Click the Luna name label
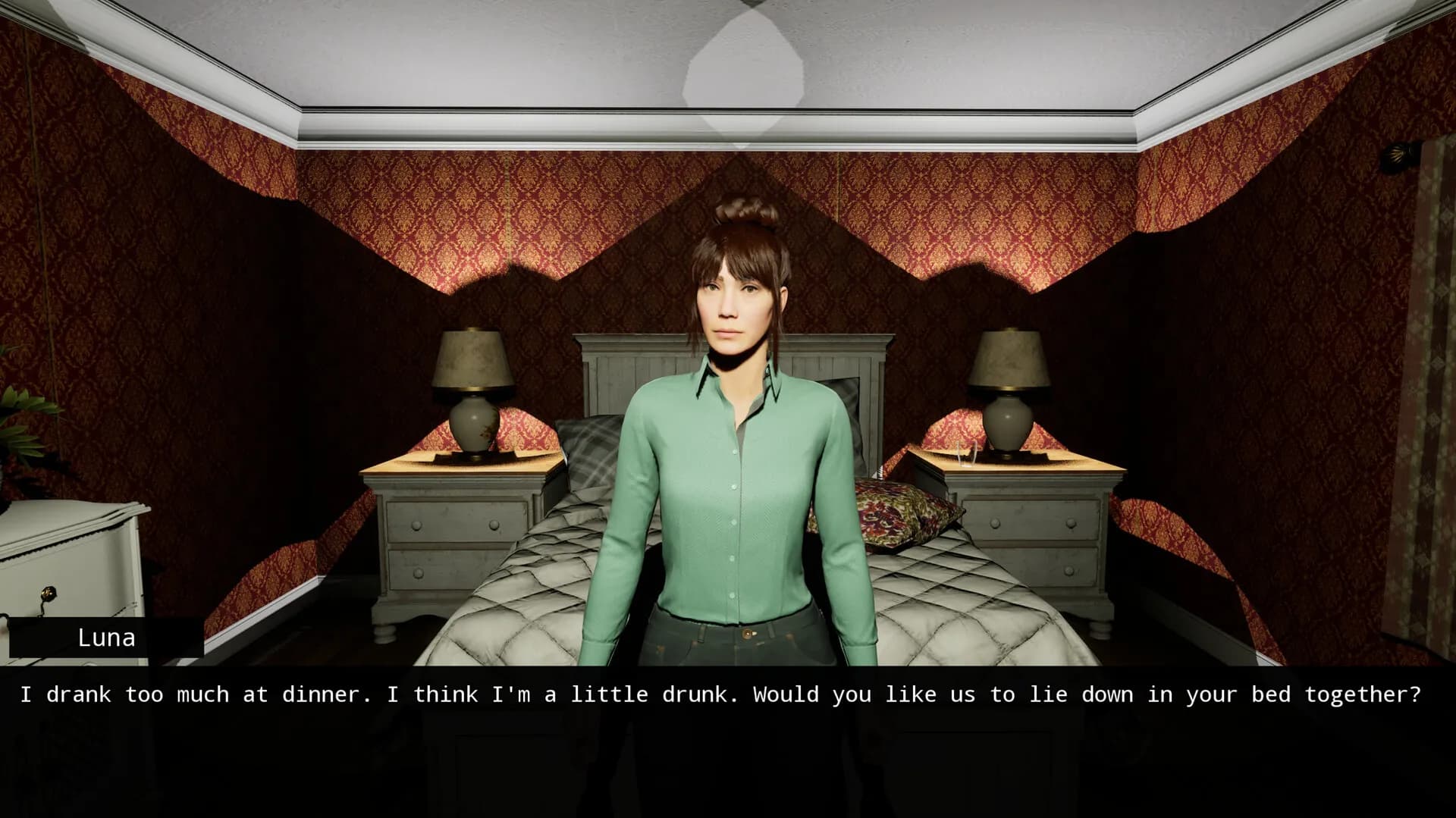Viewport: 1456px width, 818px height. (x=106, y=638)
